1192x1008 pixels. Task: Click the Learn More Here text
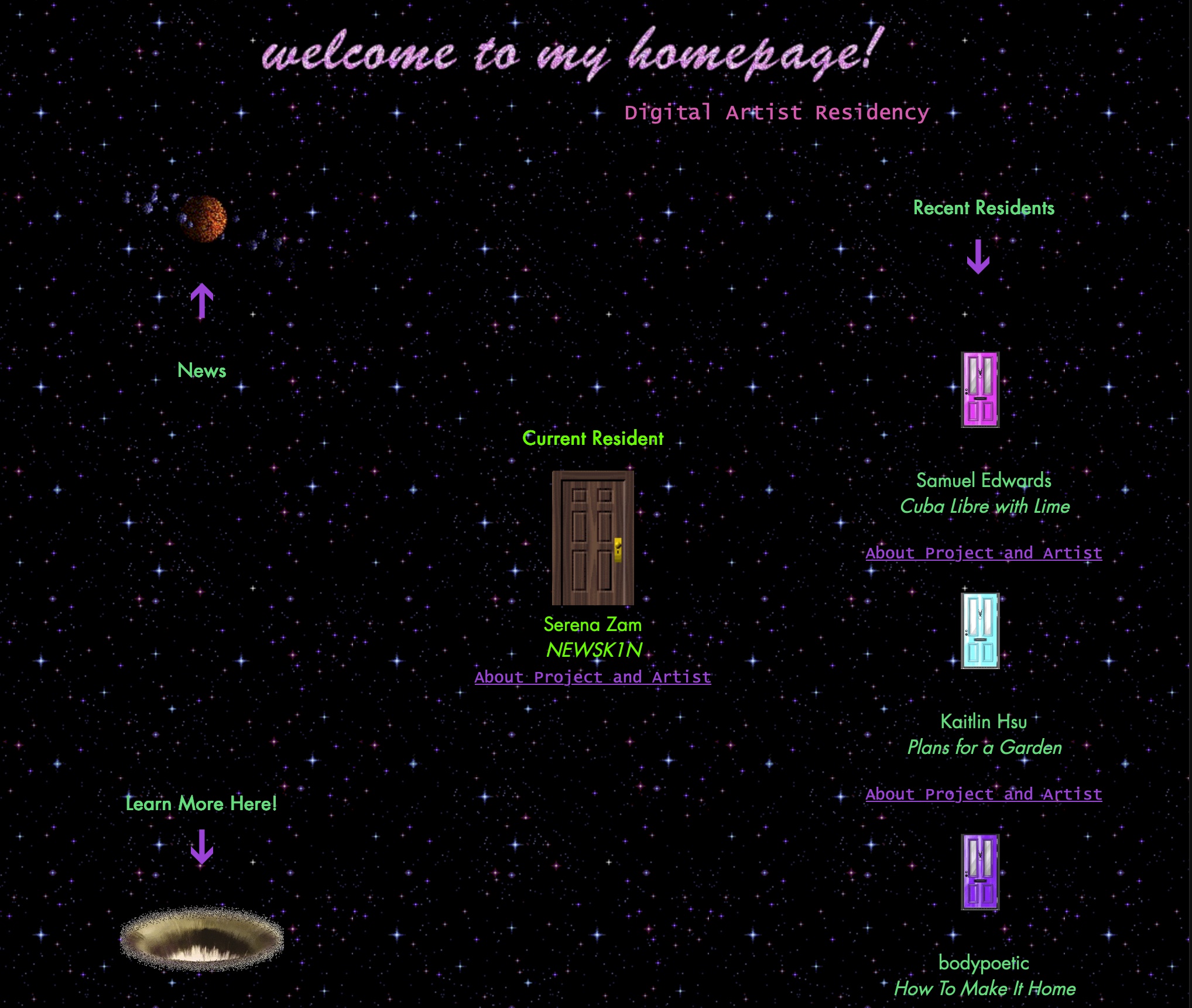click(x=201, y=804)
